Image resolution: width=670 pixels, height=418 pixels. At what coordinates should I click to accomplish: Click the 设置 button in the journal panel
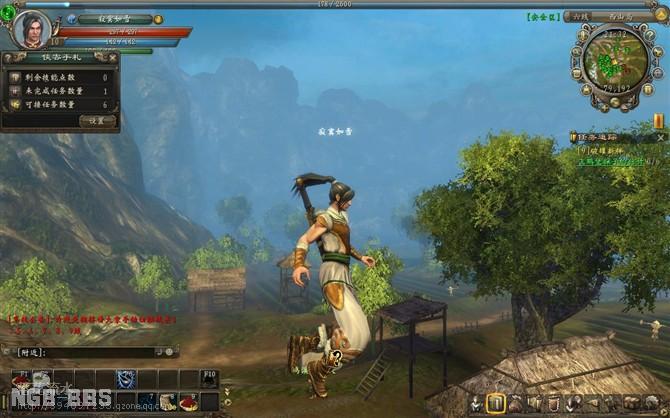click(x=96, y=120)
